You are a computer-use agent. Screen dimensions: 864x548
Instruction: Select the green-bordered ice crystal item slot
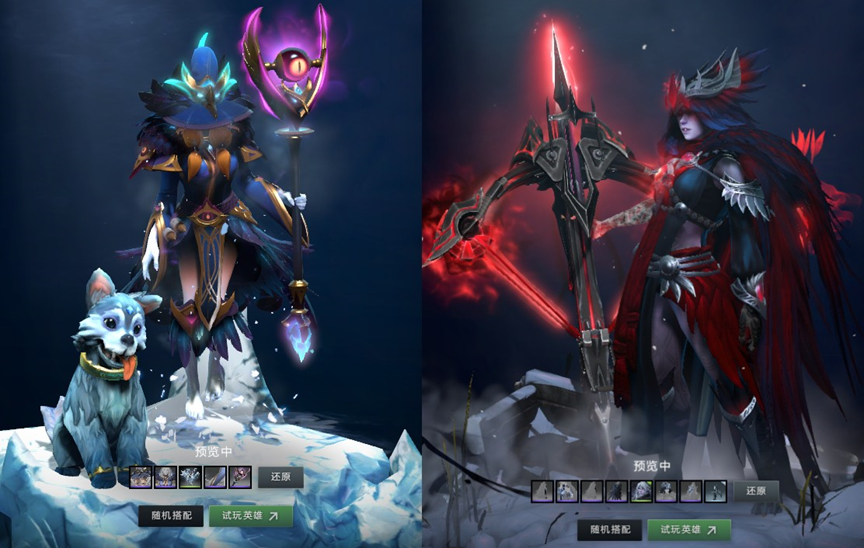pyautogui.click(x=189, y=477)
